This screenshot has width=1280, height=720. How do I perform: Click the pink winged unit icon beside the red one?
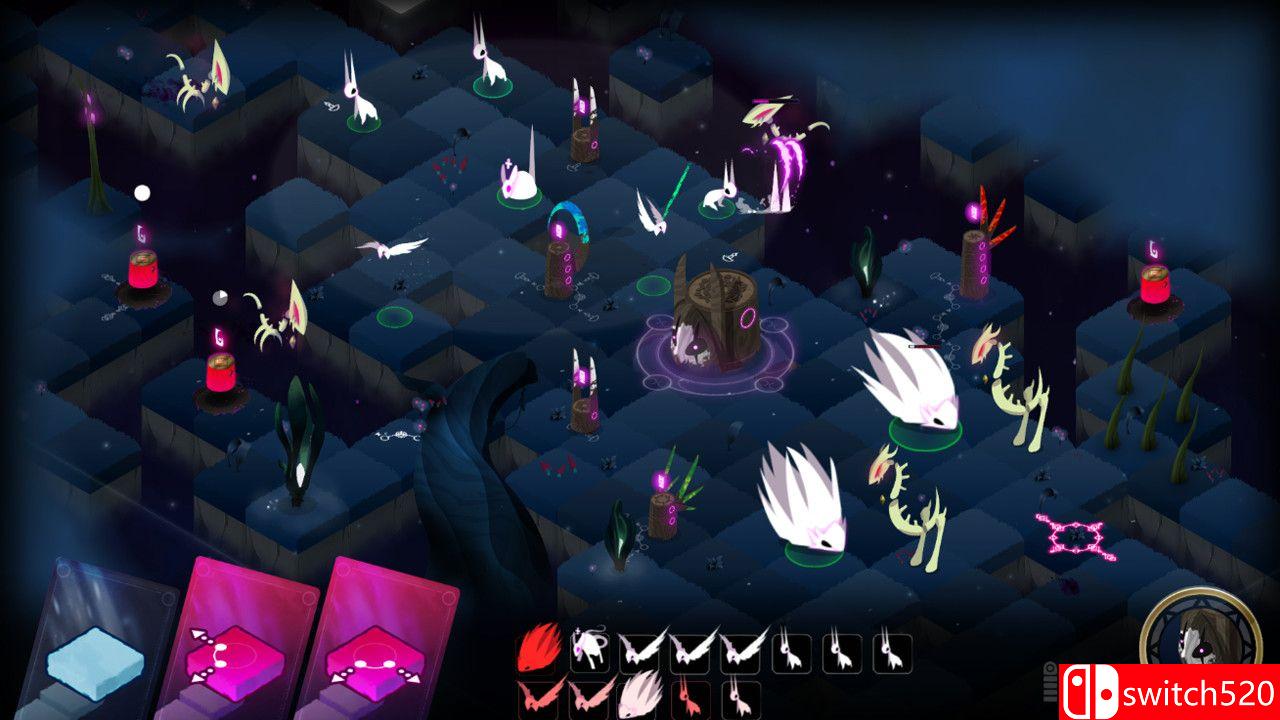[586, 695]
